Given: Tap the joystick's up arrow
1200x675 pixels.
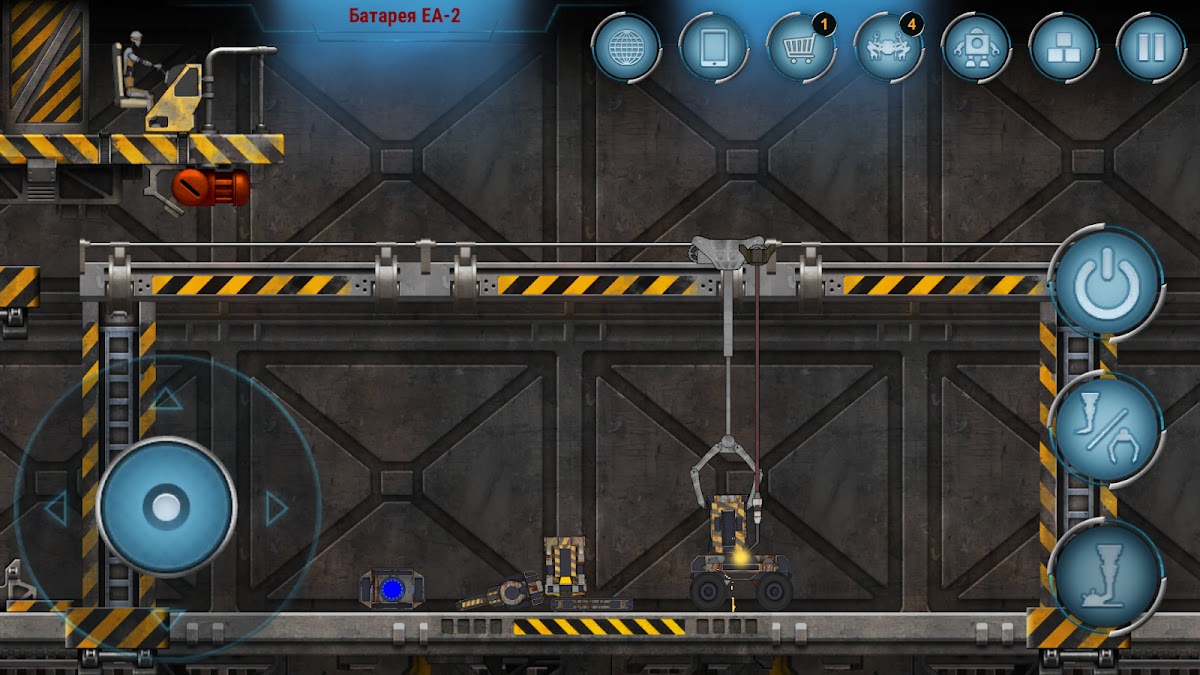Looking at the screenshot, I should (x=166, y=400).
